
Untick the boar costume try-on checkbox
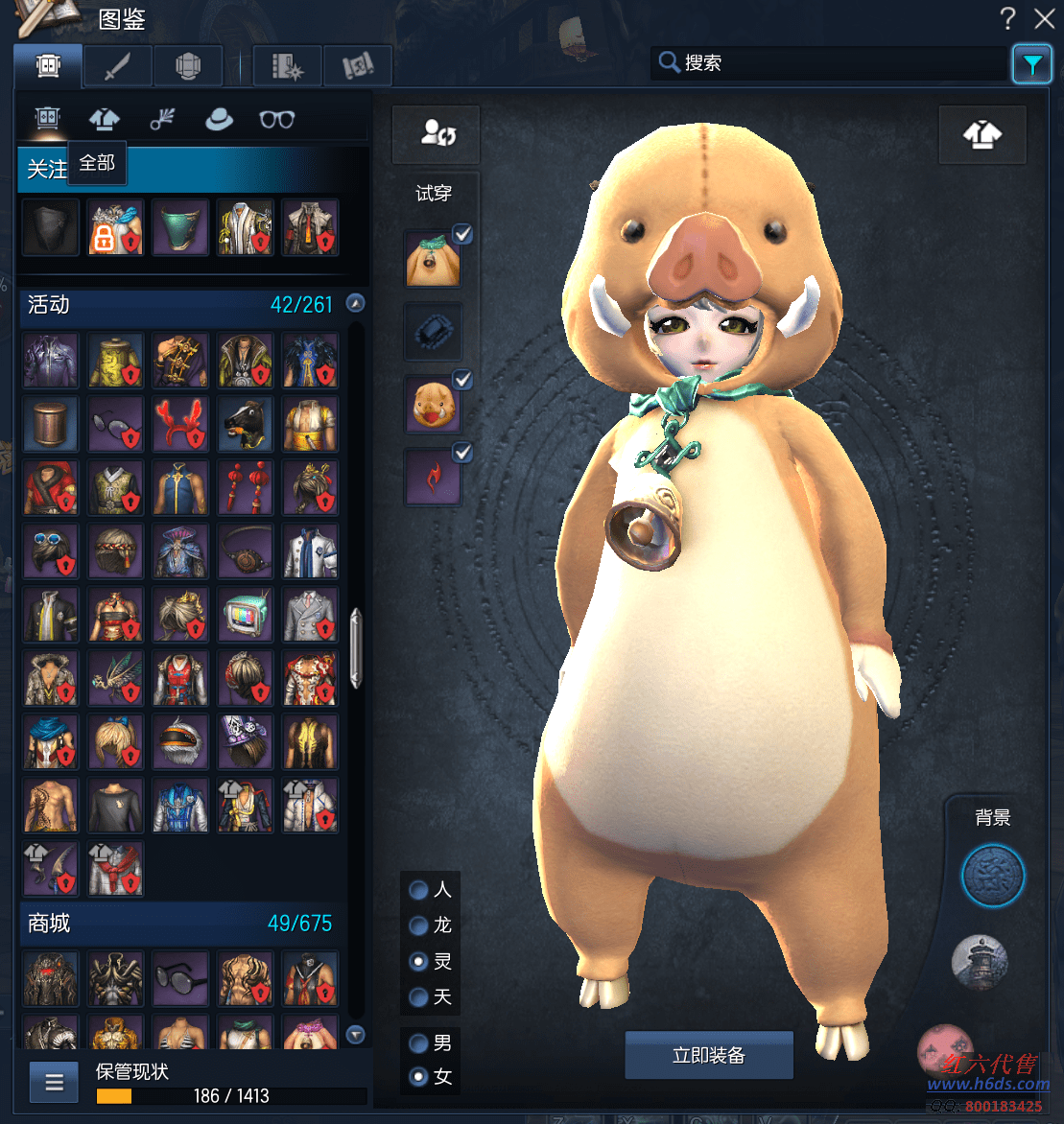click(x=462, y=234)
